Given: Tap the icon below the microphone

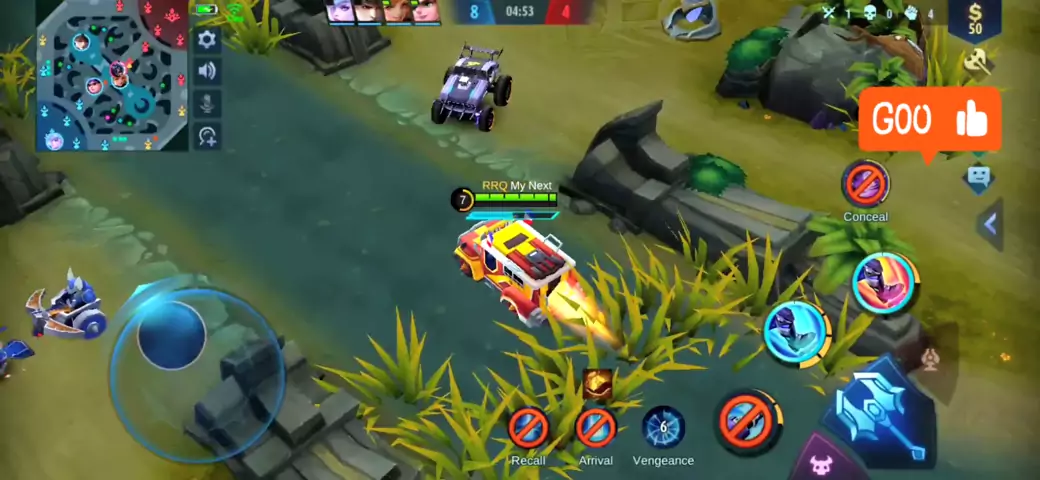Looking at the screenshot, I should (x=207, y=136).
